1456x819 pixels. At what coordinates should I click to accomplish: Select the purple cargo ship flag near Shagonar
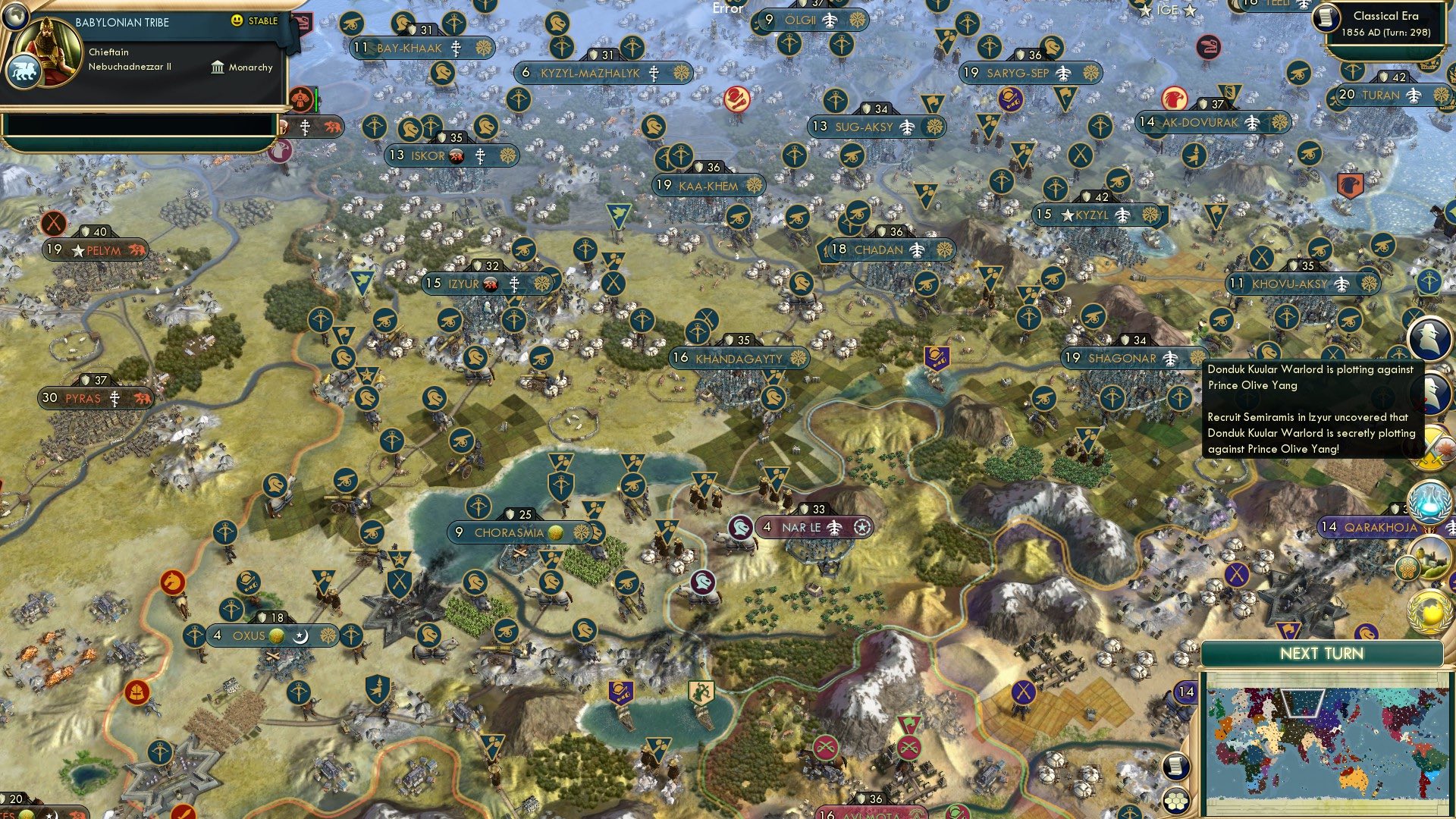pyautogui.click(x=939, y=356)
